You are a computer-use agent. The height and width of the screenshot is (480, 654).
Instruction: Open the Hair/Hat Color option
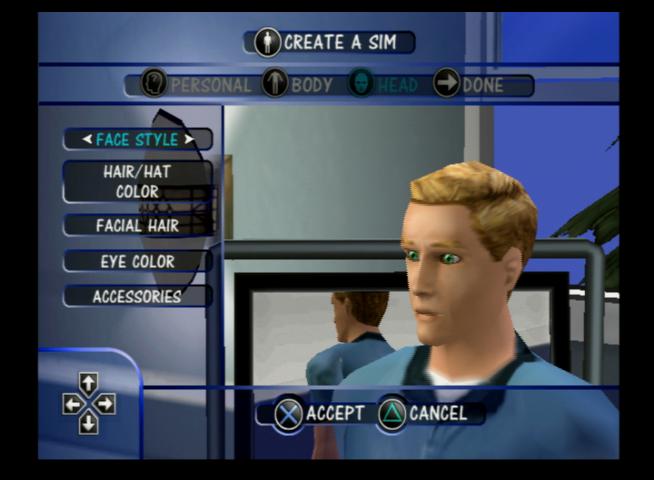(x=137, y=181)
